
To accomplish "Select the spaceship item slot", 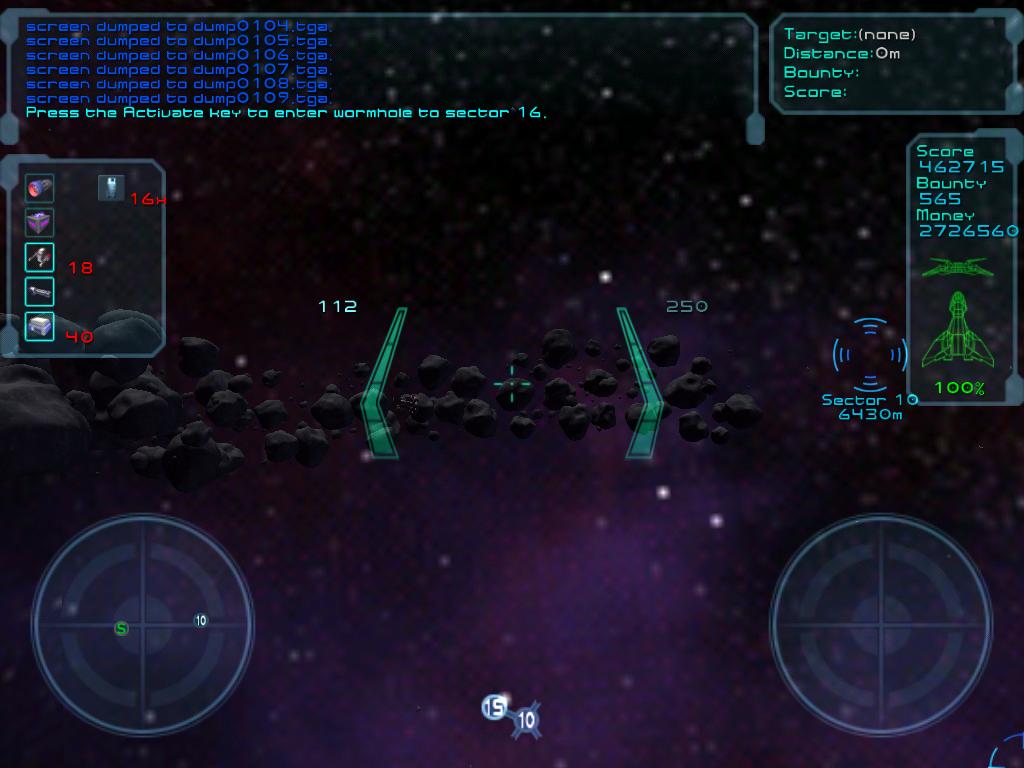I will pos(39,258).
